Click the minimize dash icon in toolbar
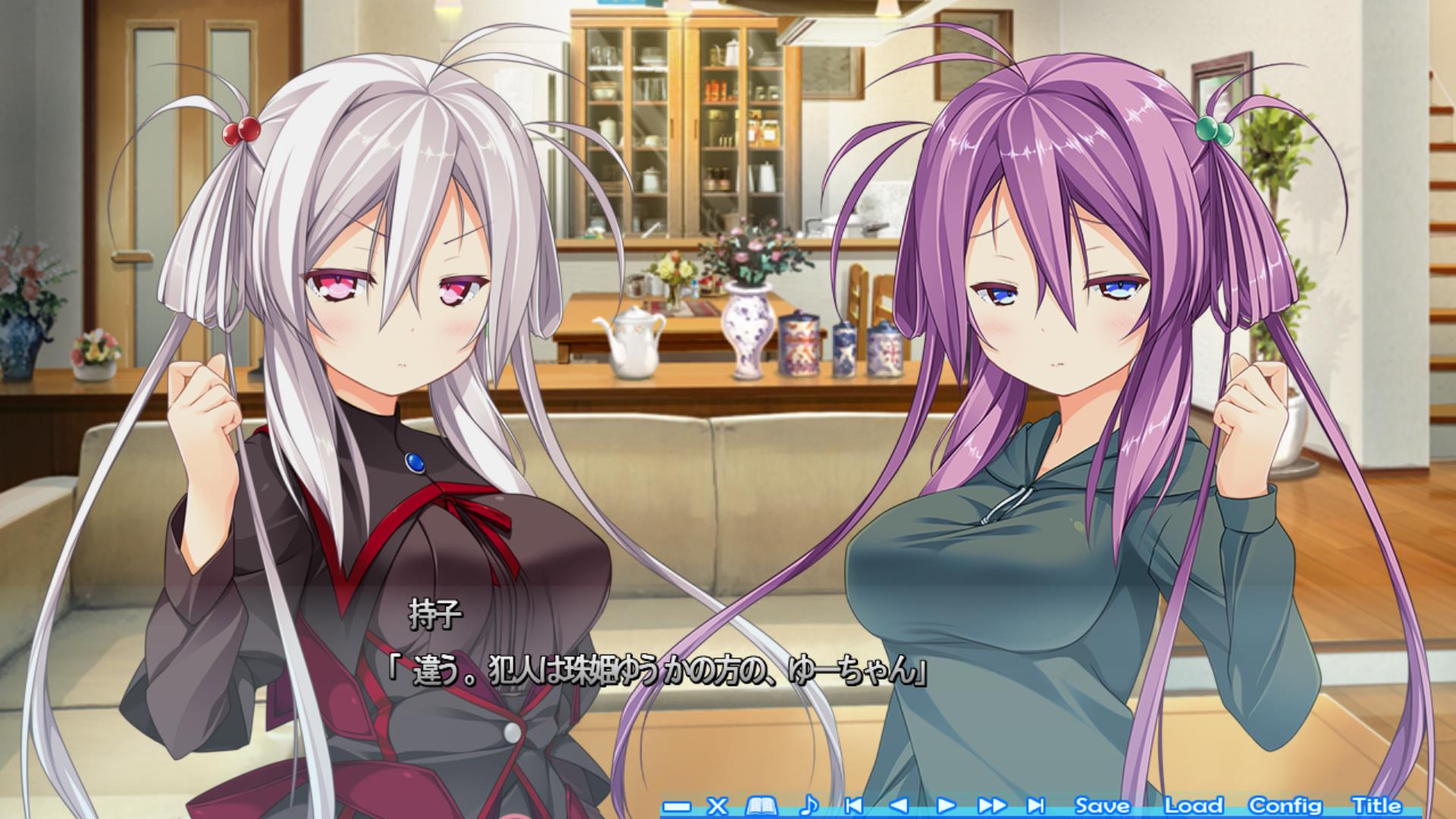The height and width of the screenshot is (819, 1456). pos(676,806)
